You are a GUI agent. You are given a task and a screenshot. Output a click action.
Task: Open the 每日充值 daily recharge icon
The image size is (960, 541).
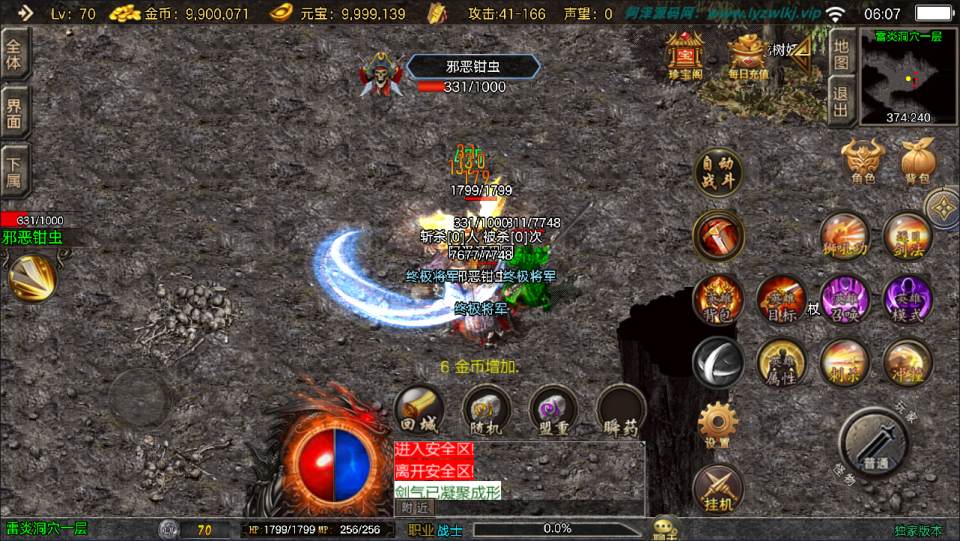click(746, 55)
